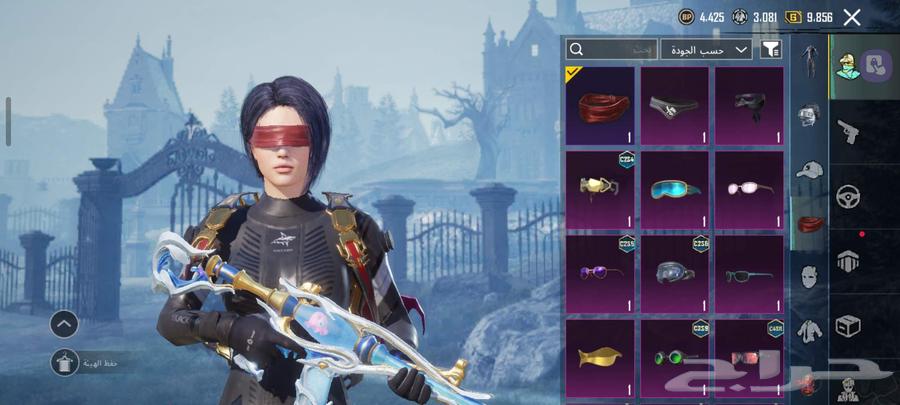Switch to the helmet category tab
The image size is (900, 405).
tap(809, 115)
